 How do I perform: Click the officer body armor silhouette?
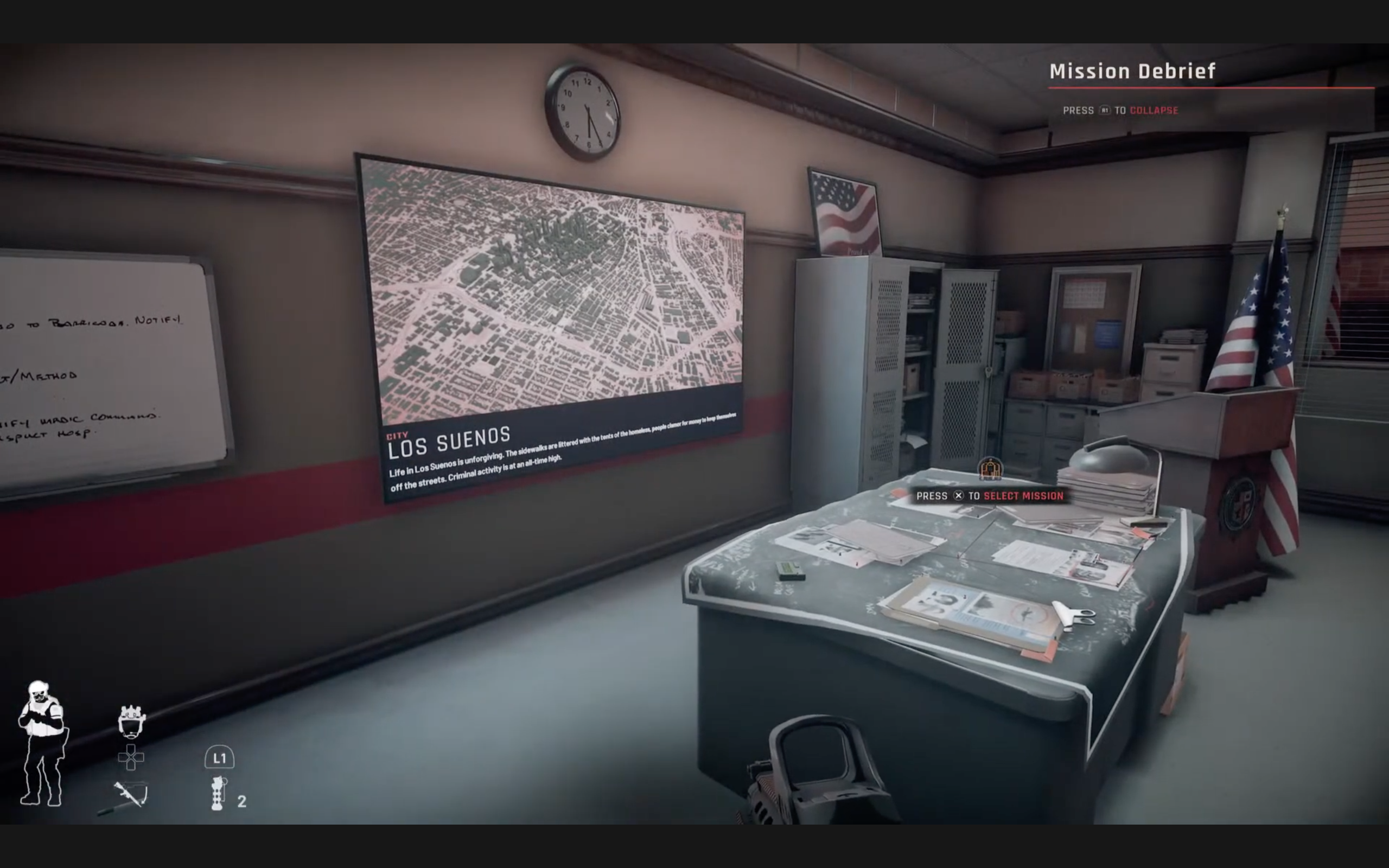coord(42,743)
